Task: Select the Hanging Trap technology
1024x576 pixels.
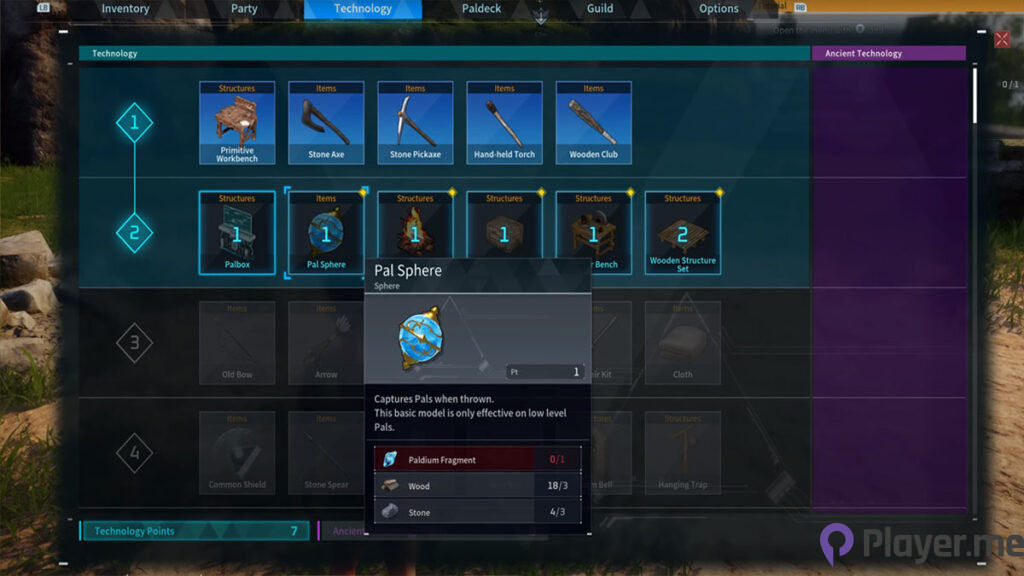Action: pos(683,453)
